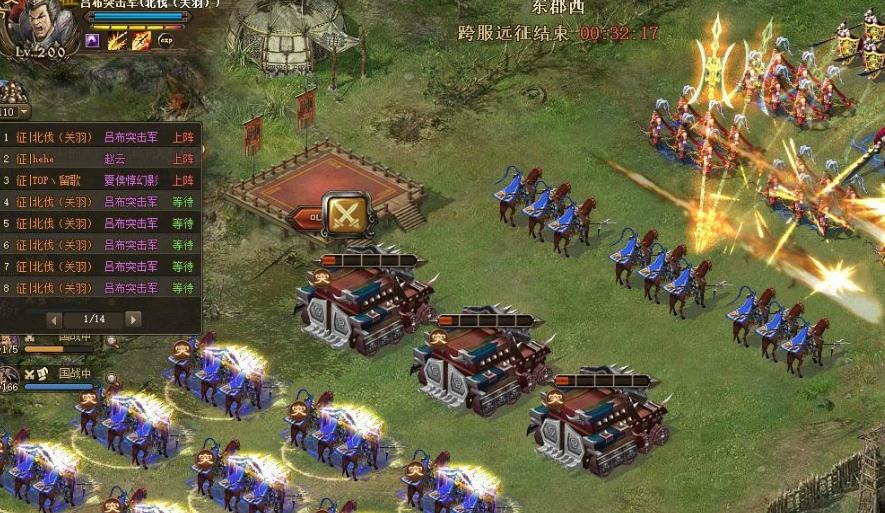Click the exp icon under the general's bars
This screenshot has height=513, width=885.
(x=165, y=41)
